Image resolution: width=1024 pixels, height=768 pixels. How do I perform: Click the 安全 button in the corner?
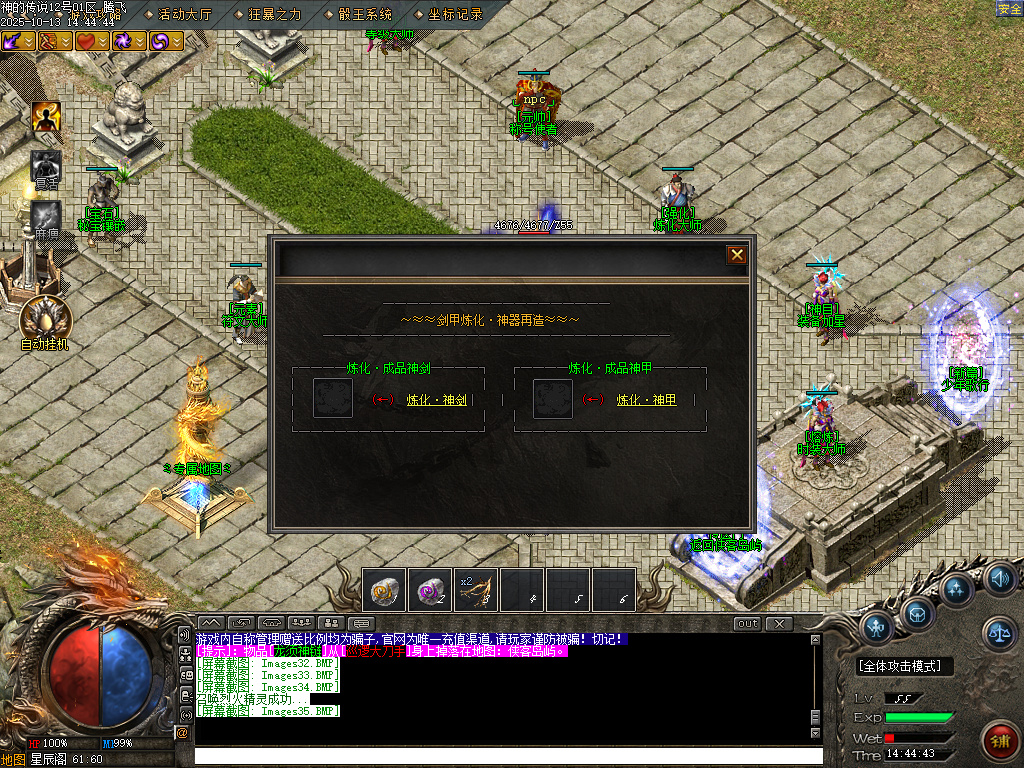pos(1009,9)
